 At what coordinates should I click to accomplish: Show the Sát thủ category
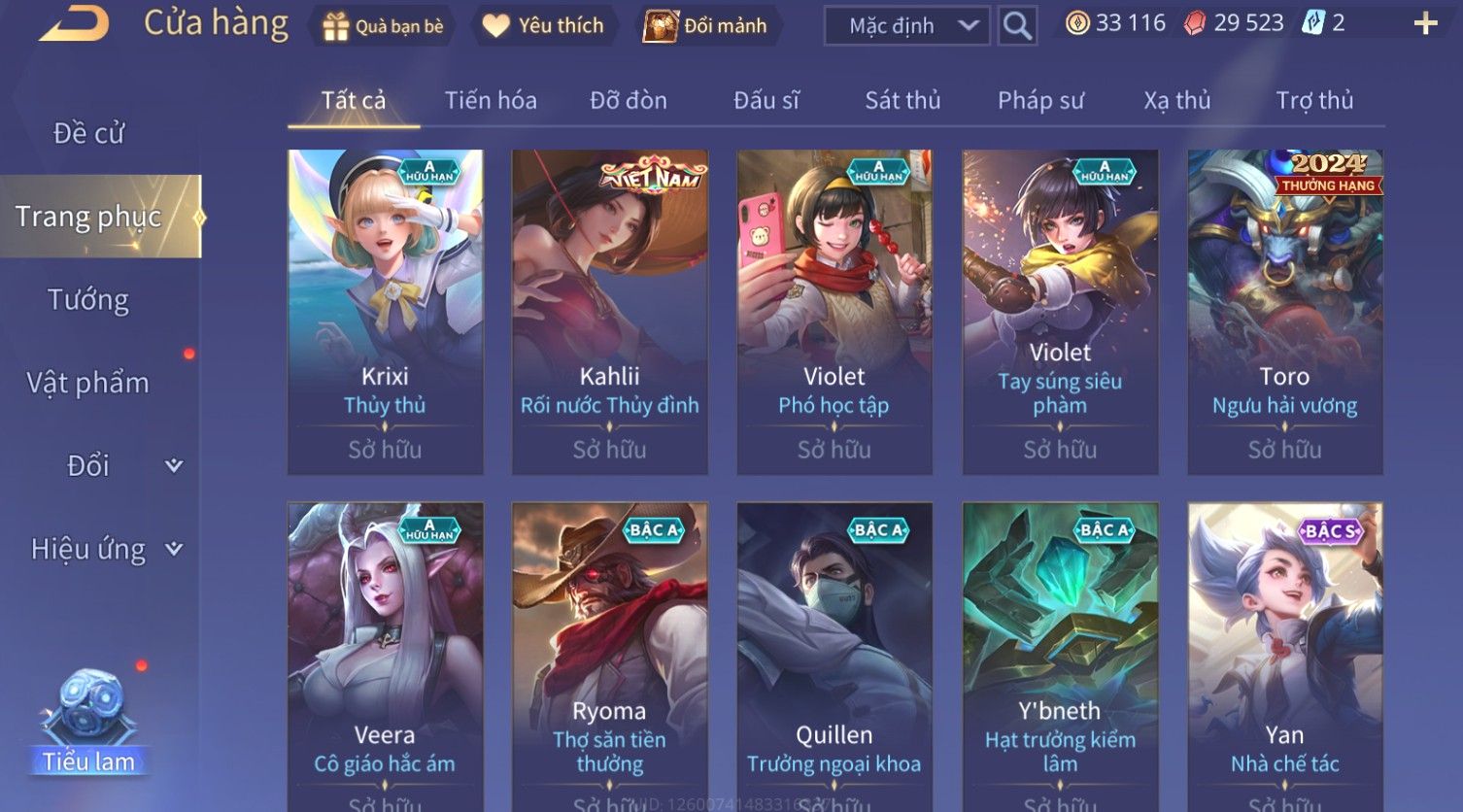[x=902, y=100]
